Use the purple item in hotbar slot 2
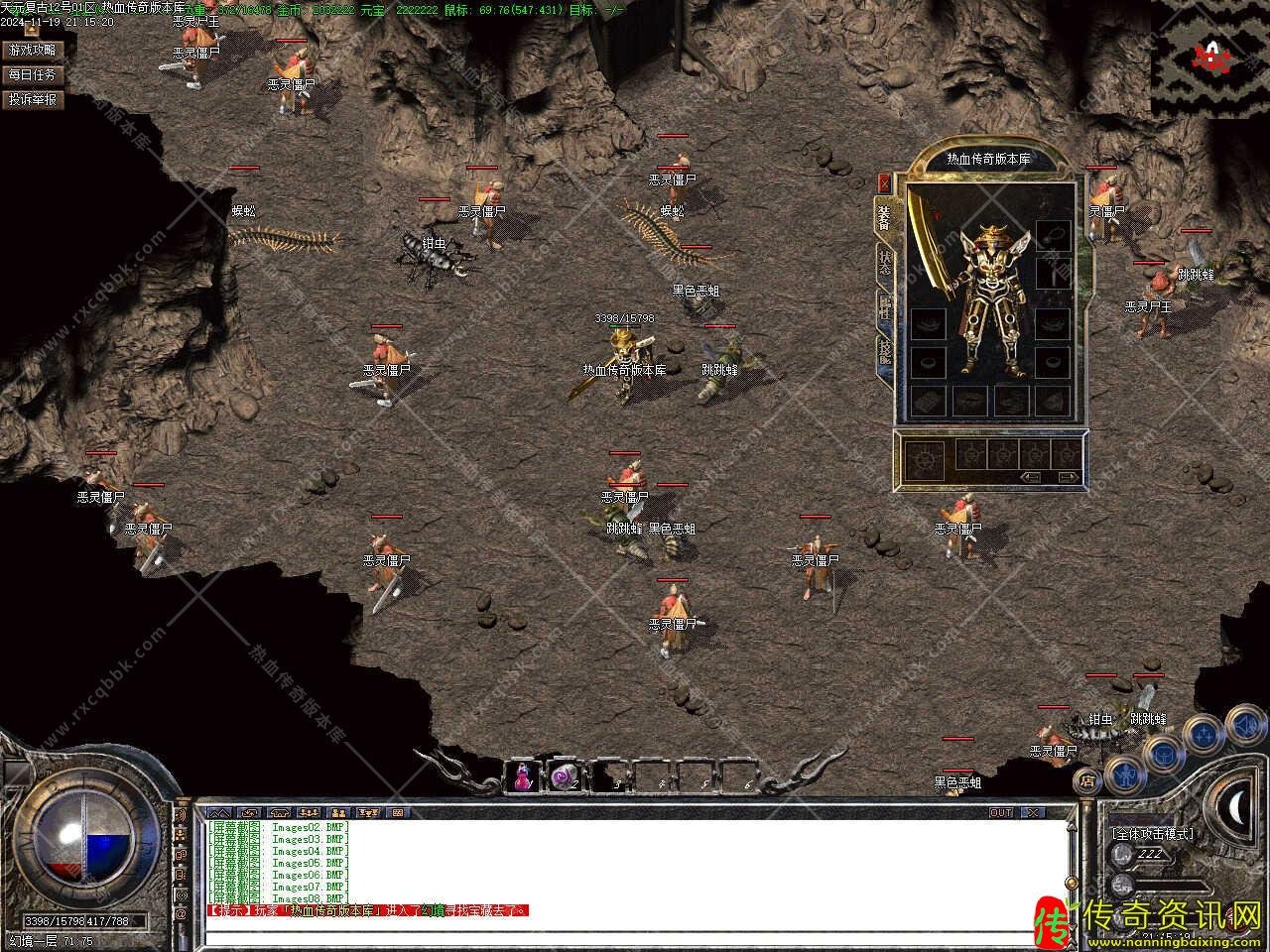This screenshot has height=952, width=1270. (565, 776)
